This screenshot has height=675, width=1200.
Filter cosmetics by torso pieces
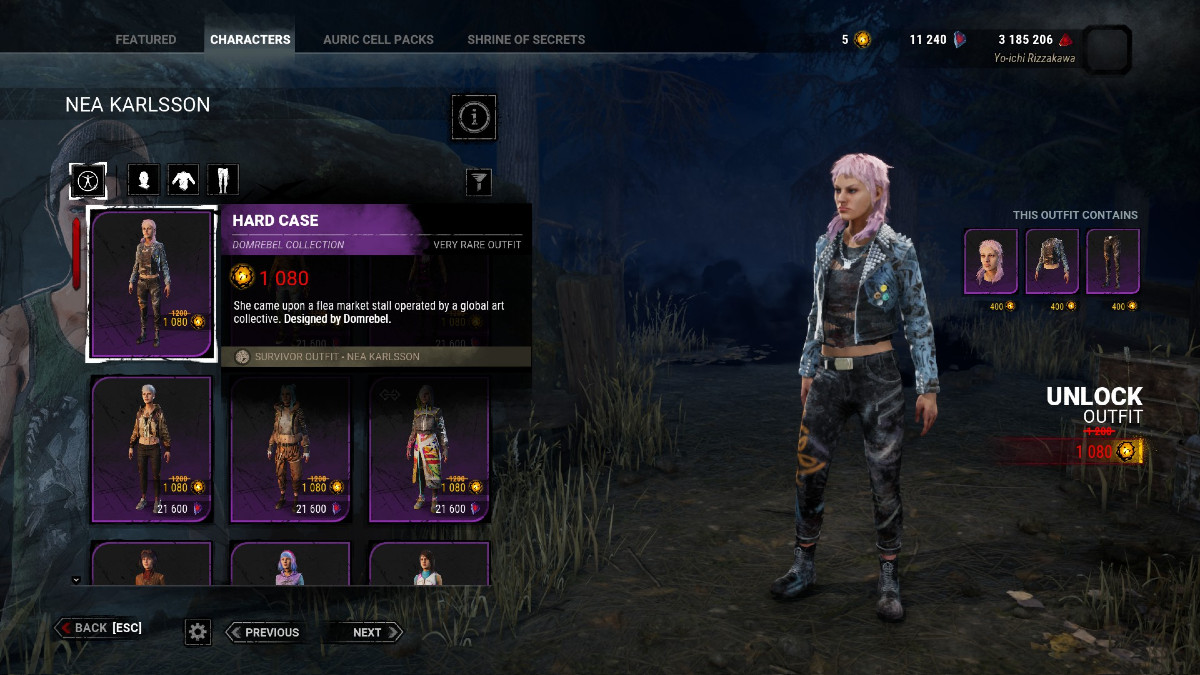point(183,180)
